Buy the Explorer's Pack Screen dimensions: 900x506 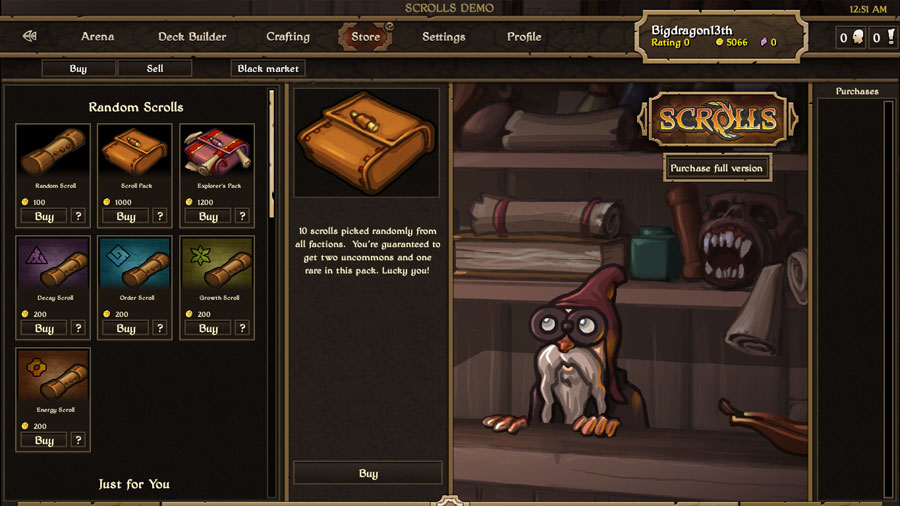[208, 216]
